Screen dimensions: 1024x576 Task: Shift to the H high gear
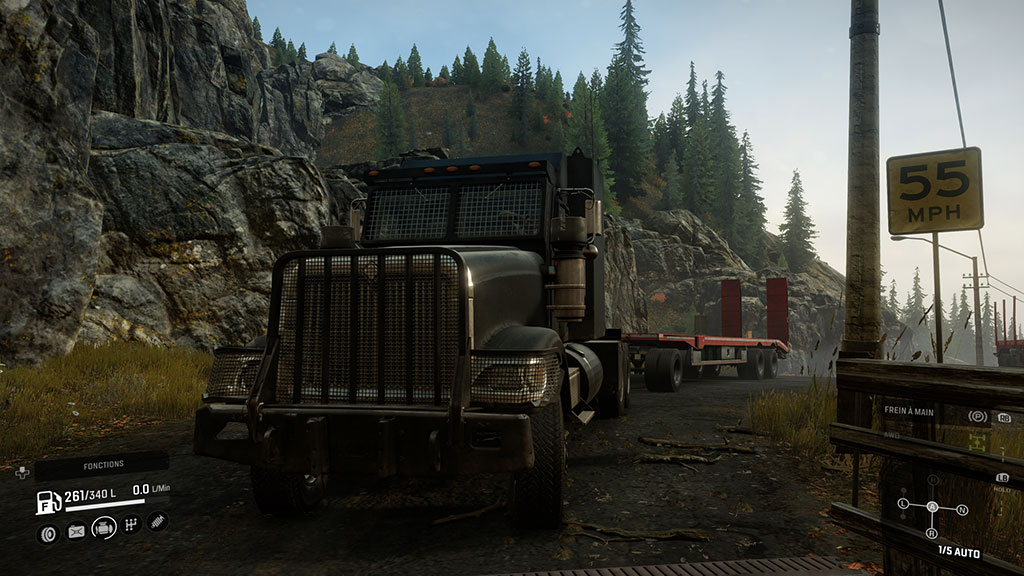pyautogui.click(x=933, y=480)
